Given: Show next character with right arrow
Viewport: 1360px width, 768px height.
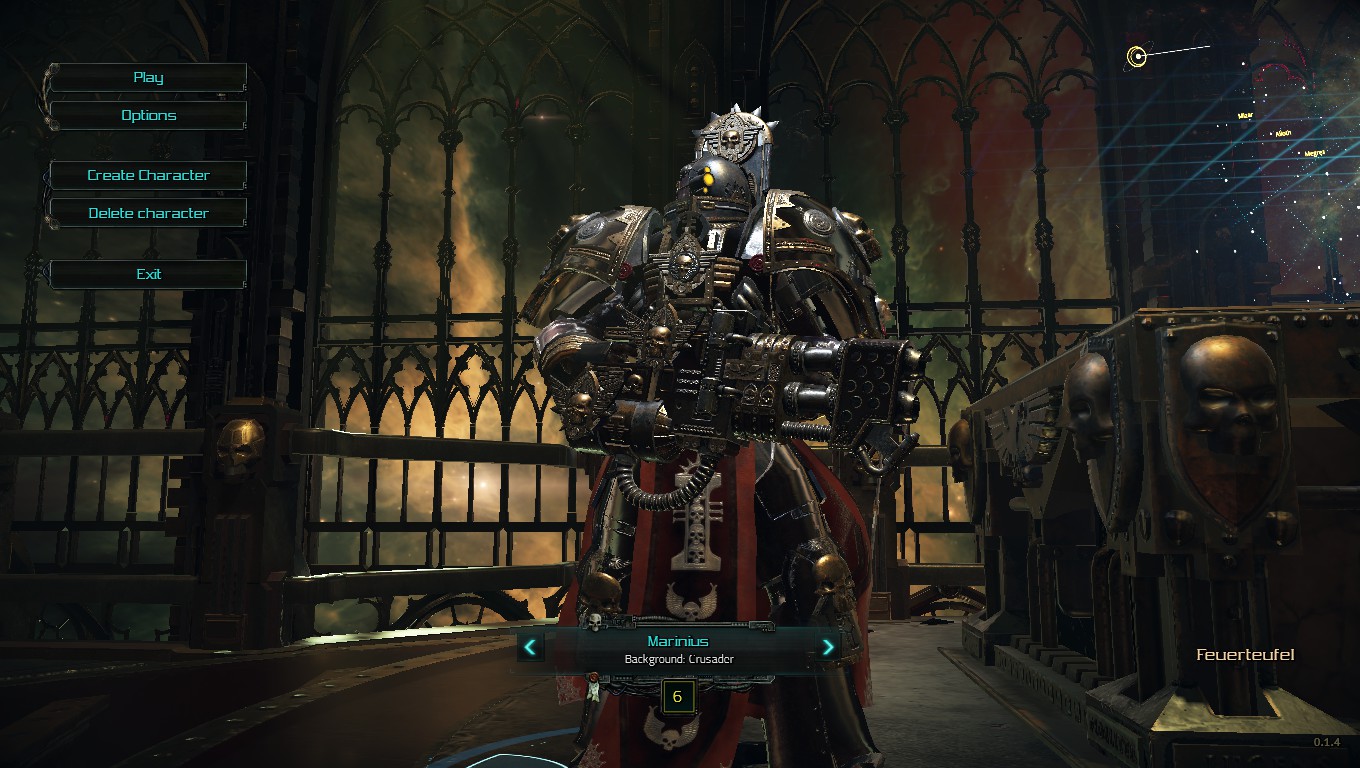Looking at the screenshot, I should 827,647.
